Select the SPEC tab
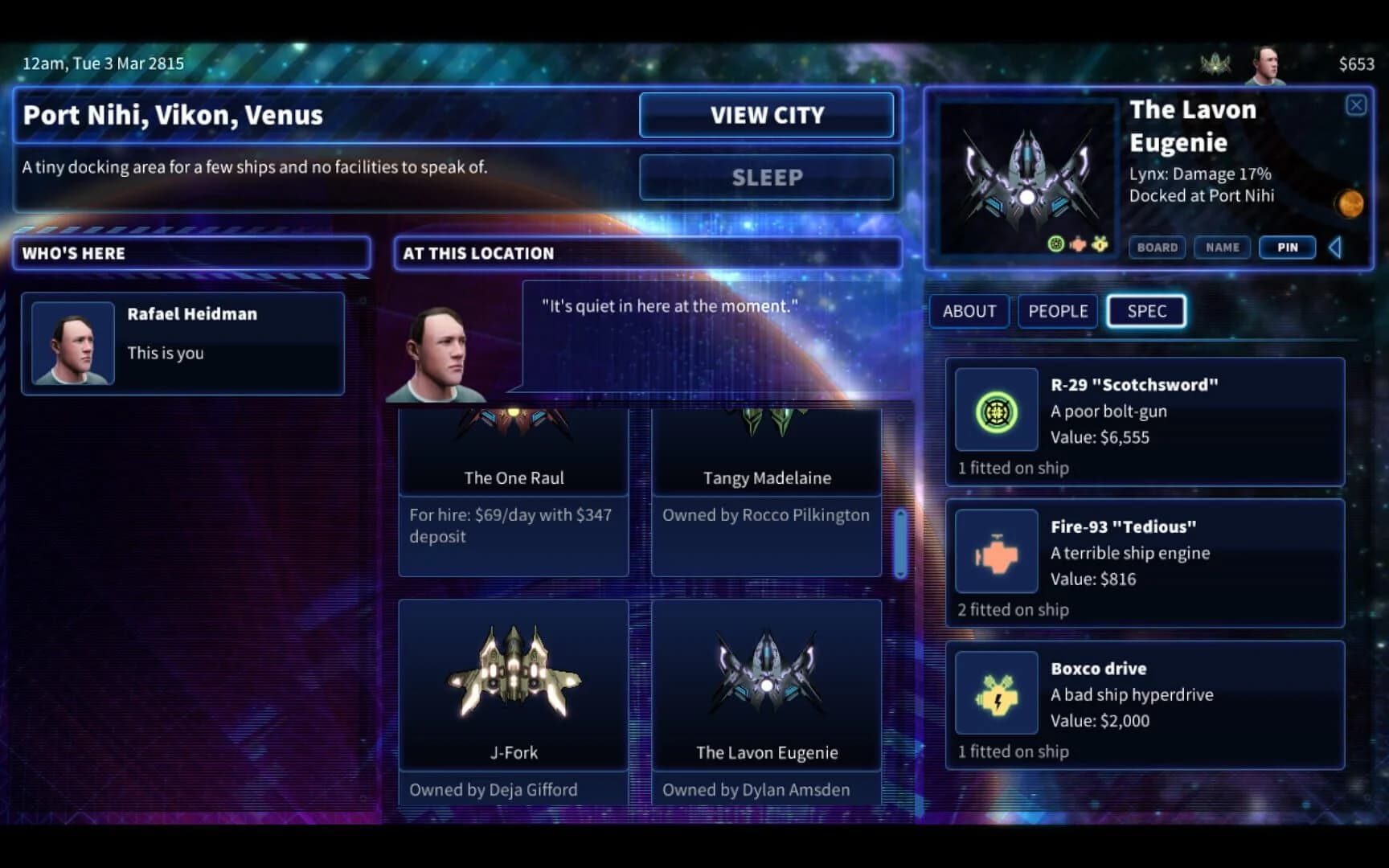Screen dimensions: 1389x868 pos(1146,312)
